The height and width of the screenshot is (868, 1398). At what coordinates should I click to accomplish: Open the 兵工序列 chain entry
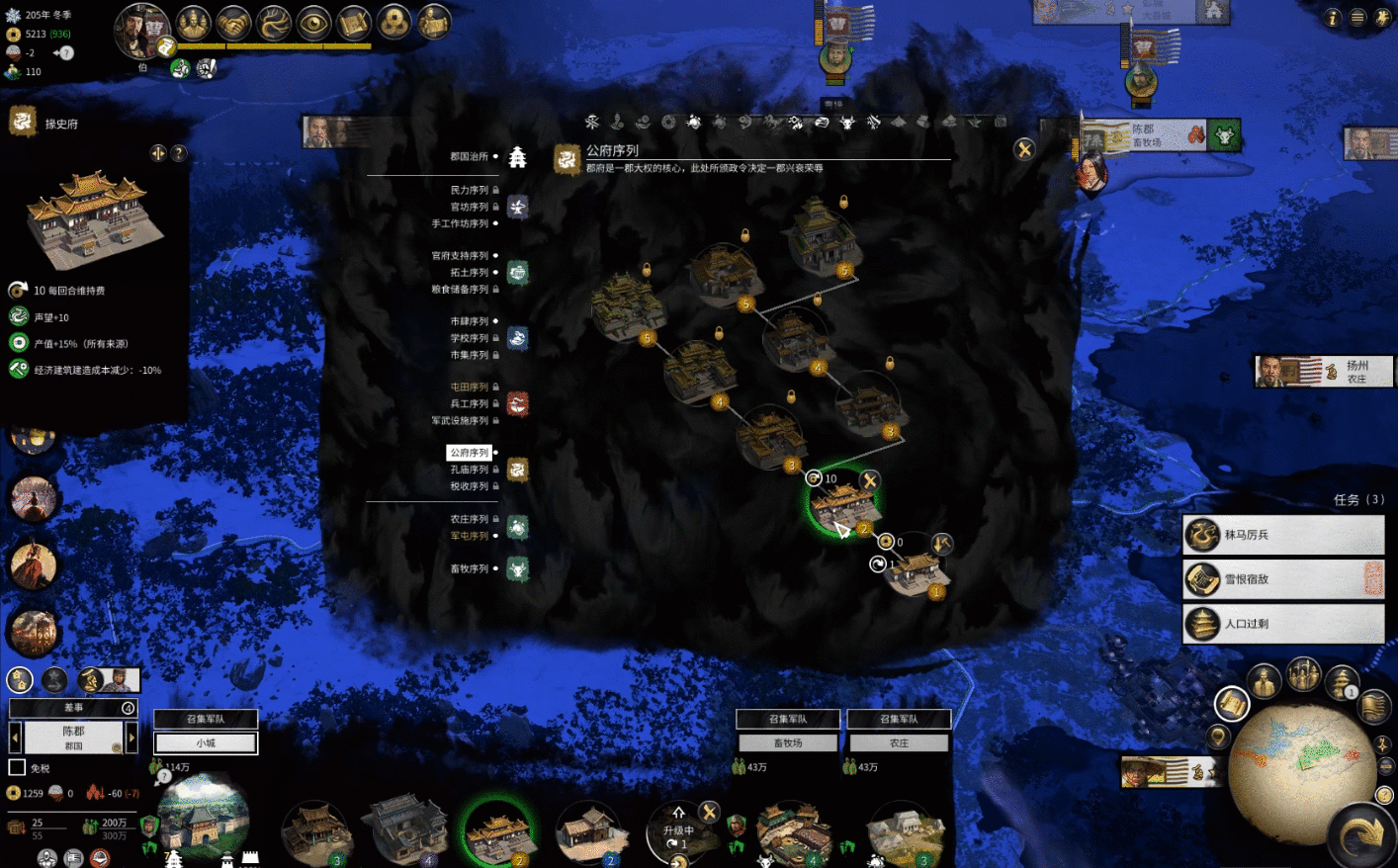470,403
